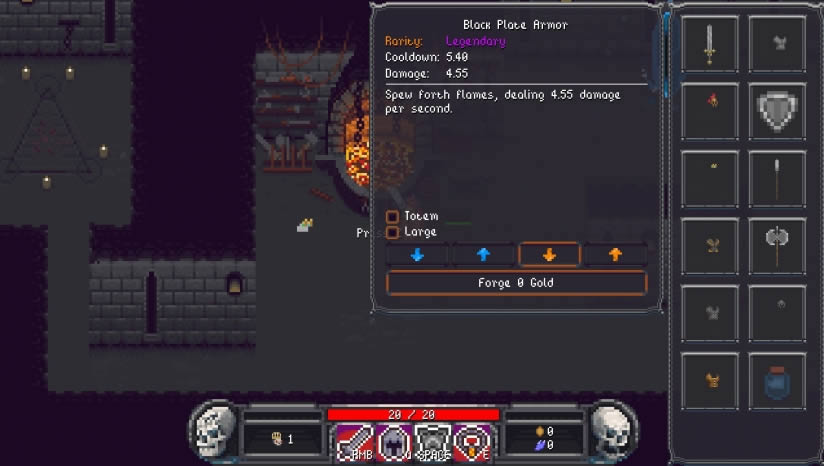
Task: Activate the helmet ability icon
Action: (393, 443)
